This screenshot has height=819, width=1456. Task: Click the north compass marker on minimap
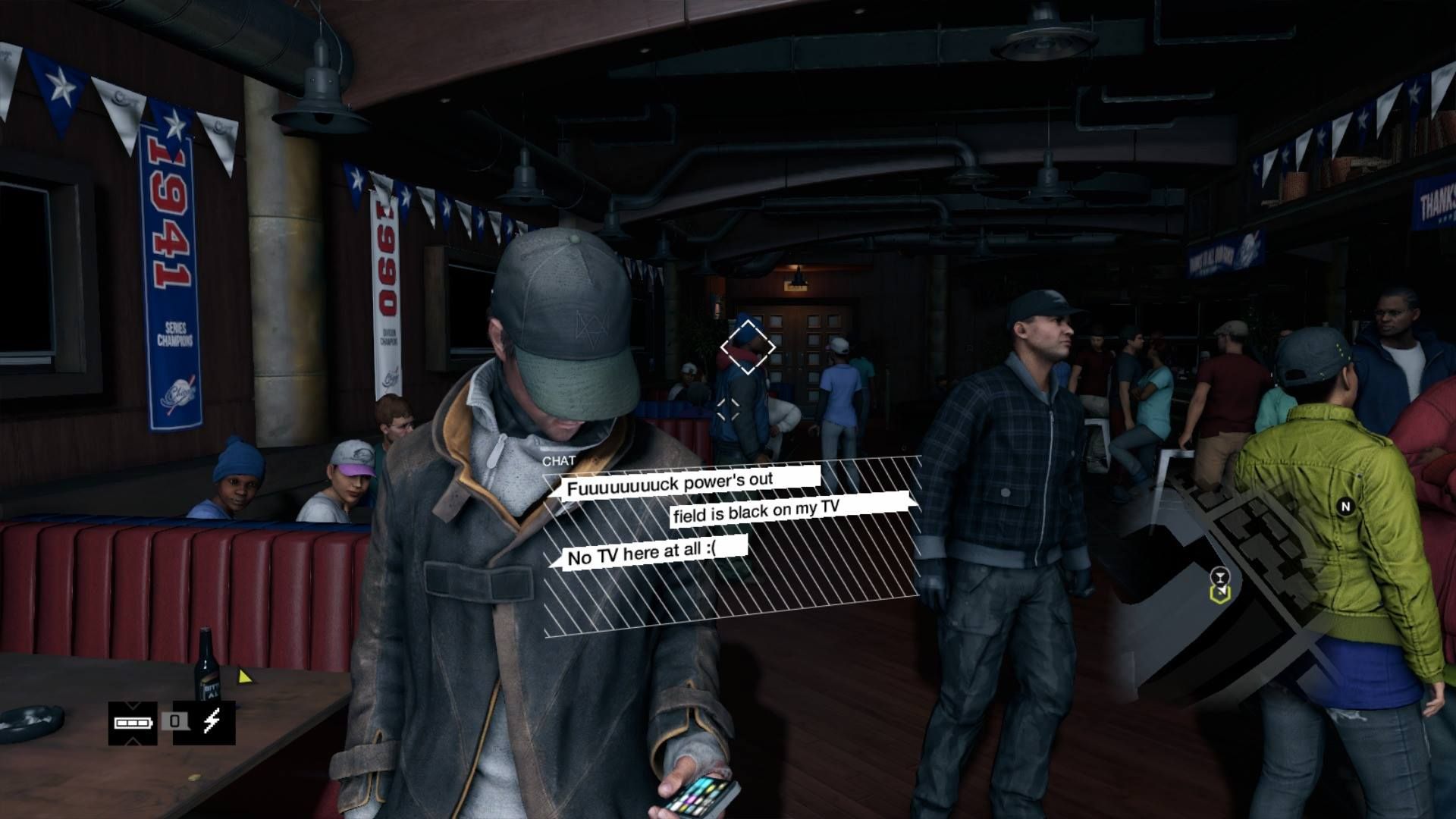pos(1346,507)
